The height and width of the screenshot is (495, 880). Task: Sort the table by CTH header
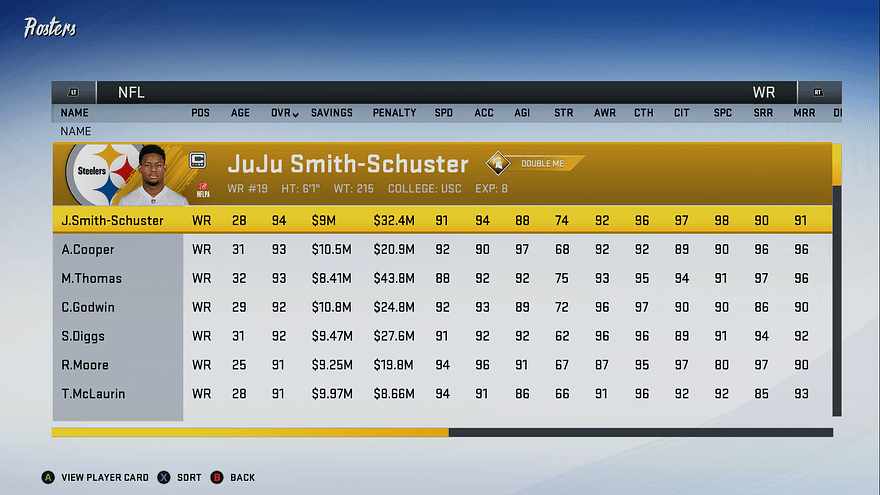pyautogui.click(x=644, y=113)
